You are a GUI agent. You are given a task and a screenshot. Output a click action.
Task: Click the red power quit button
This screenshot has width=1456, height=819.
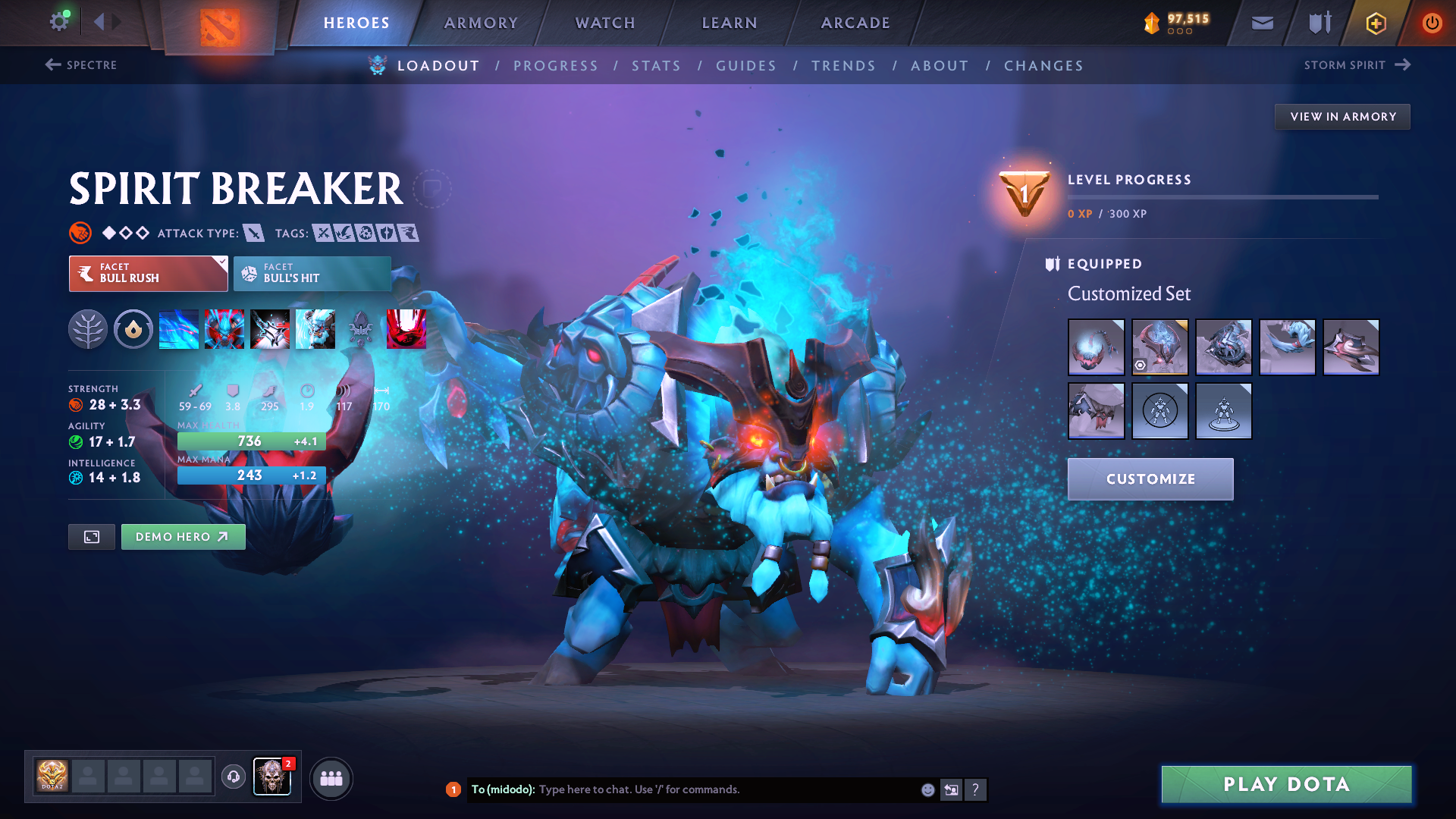pyautogui.click(x=1432, y=23)
